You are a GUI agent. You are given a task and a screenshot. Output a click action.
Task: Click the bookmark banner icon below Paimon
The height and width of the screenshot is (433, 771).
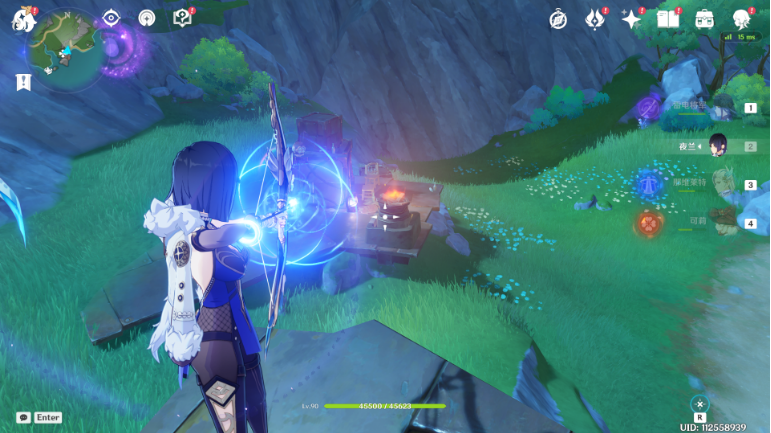[22, 82]
